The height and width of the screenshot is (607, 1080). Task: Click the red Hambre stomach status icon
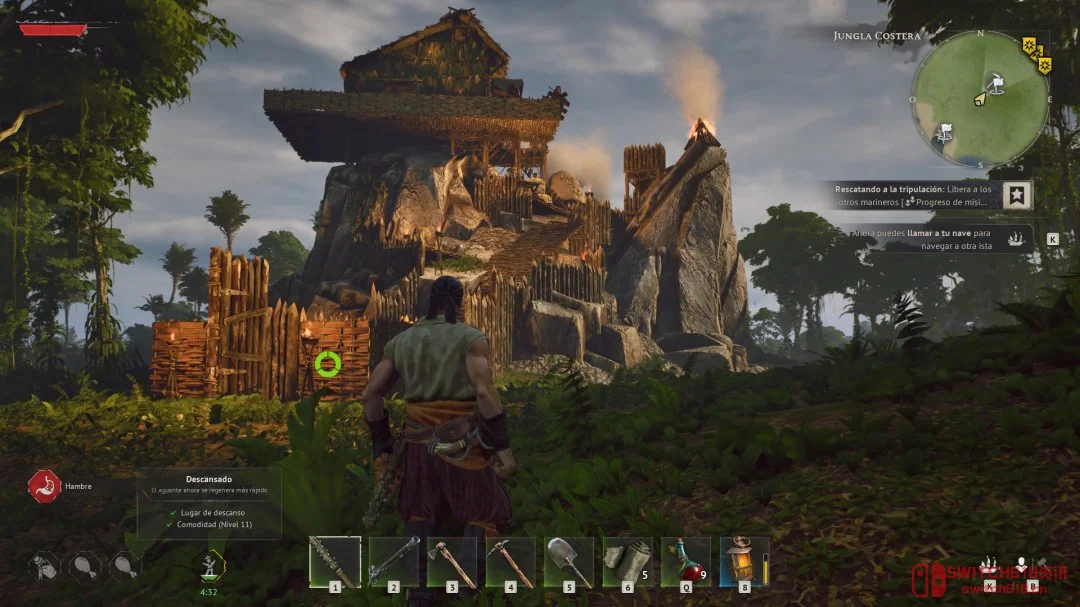coord(44,486)
